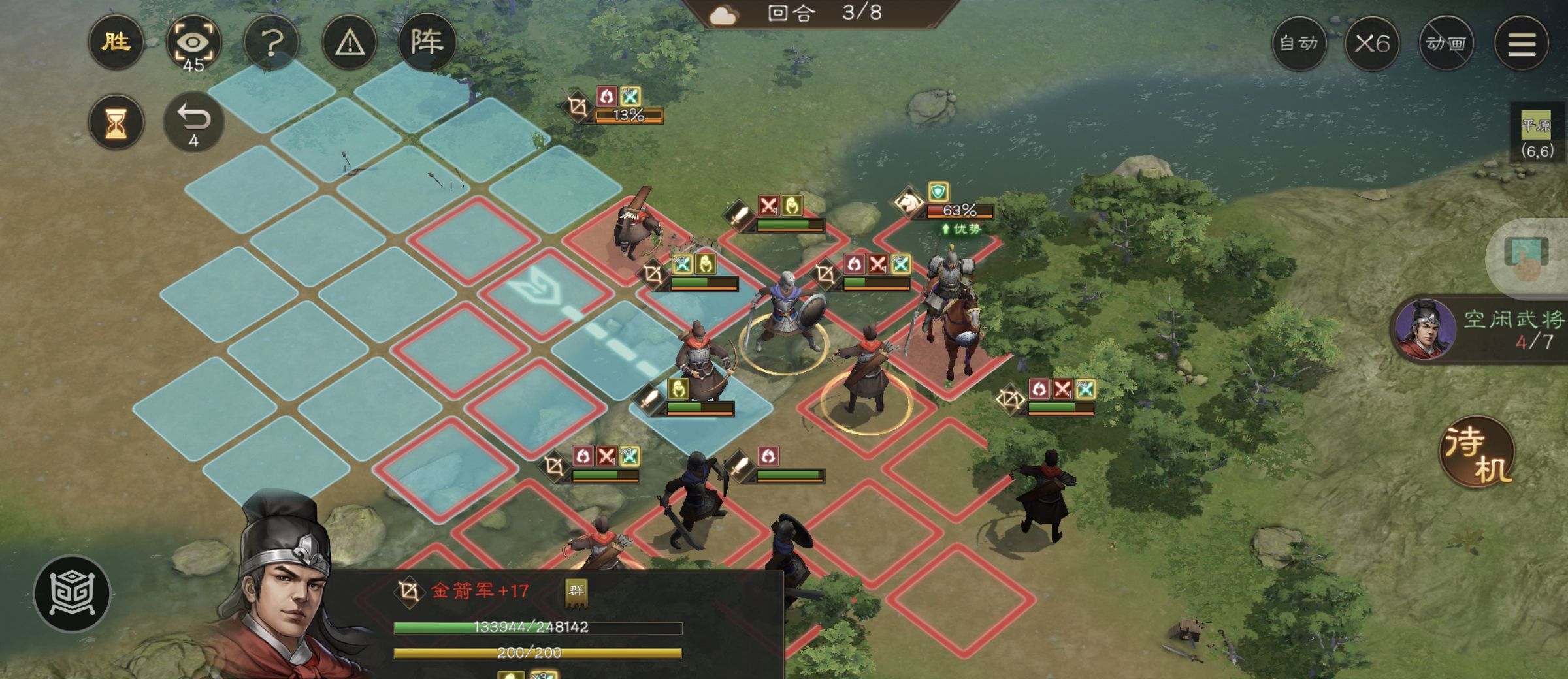Click the 胜 victory conditions icon

pos(116,43)
